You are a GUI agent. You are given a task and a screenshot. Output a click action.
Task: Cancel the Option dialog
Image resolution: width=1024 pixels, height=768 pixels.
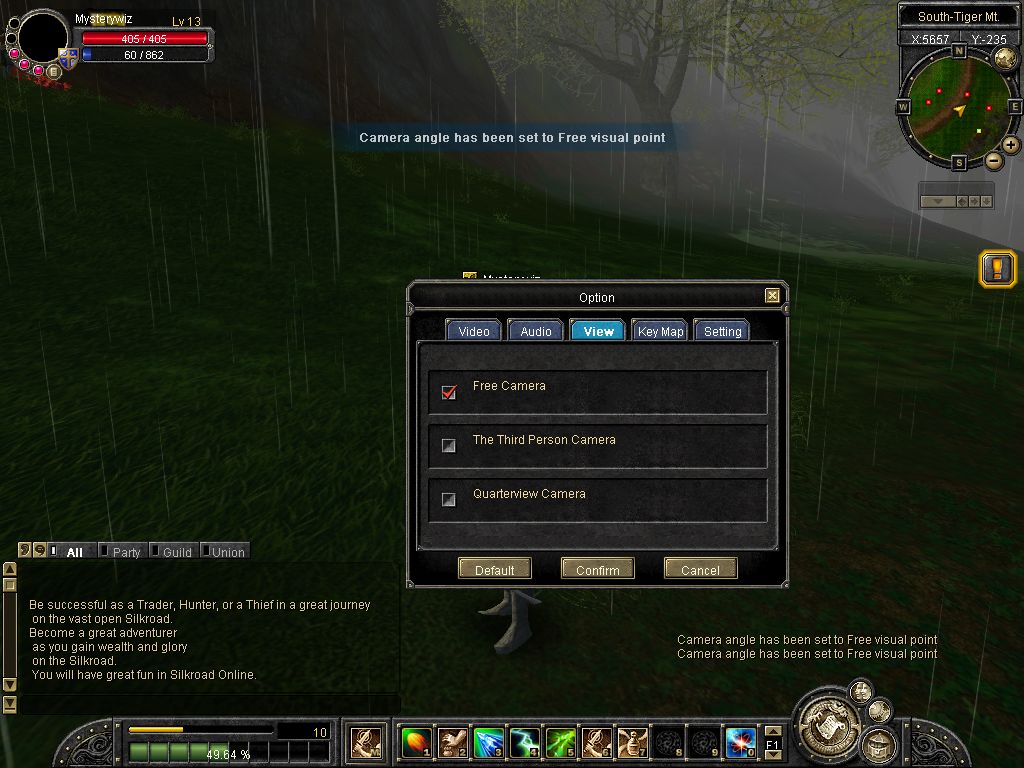700,569
